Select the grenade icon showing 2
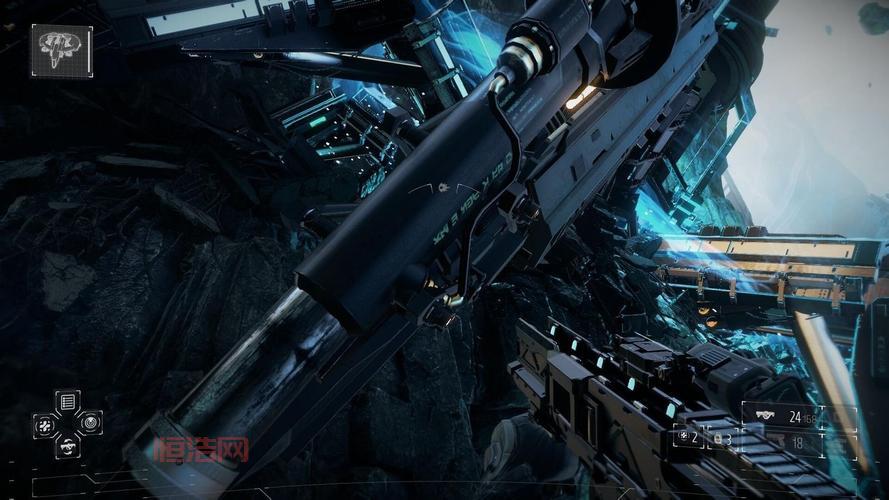 point(688,439)
